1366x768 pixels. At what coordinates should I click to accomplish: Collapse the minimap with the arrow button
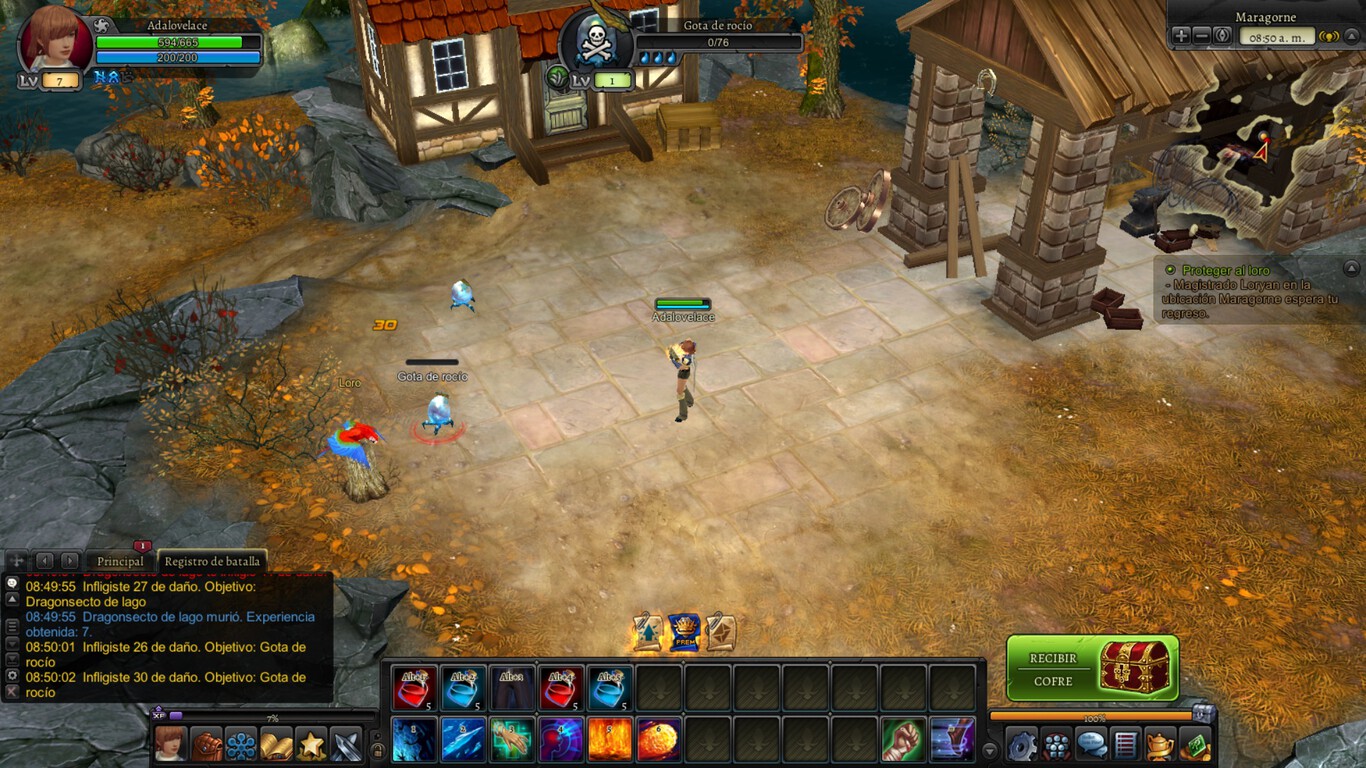1352,36
